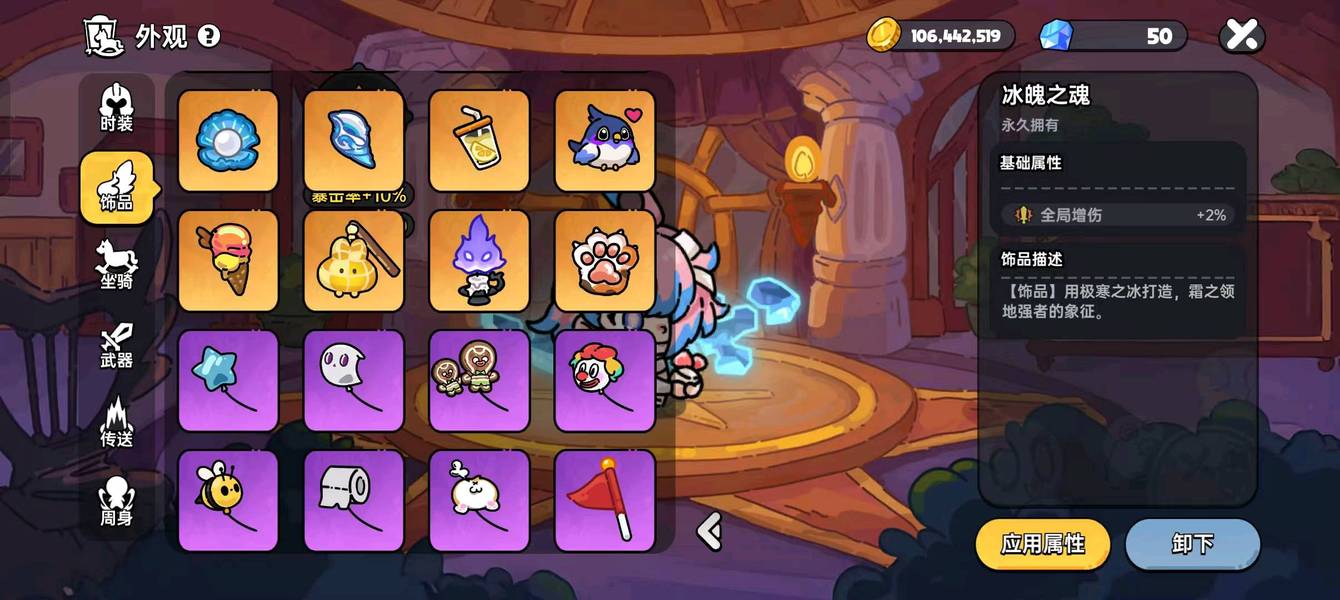This screenshot has width=1340, height=600.
Task: Collapse the item panel with the arrow
Action: [709, 531]
